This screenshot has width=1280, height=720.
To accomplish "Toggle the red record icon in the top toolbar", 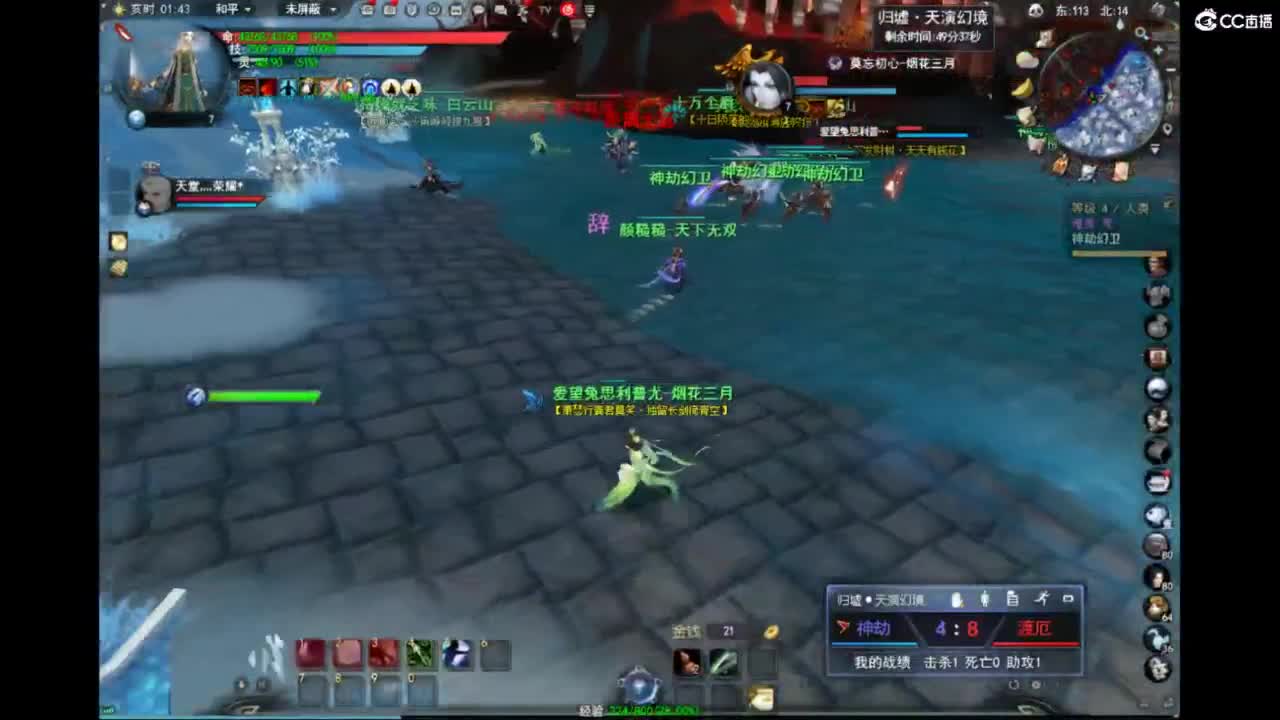I will 568,10.
